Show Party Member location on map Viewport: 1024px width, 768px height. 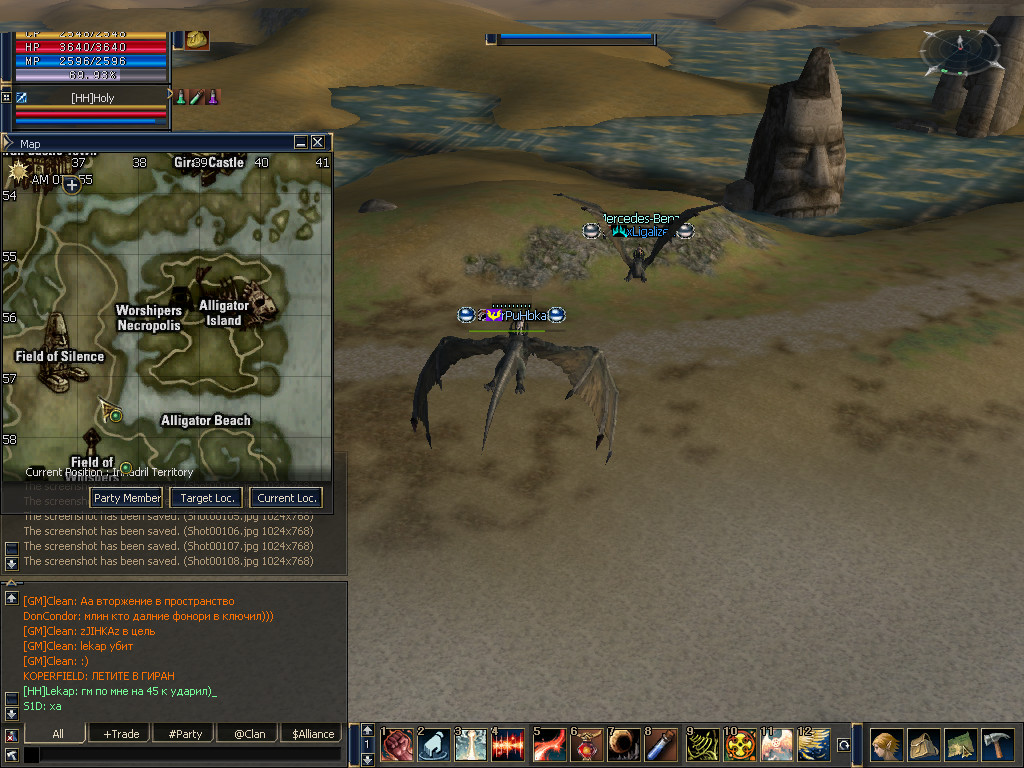(127, 498)
